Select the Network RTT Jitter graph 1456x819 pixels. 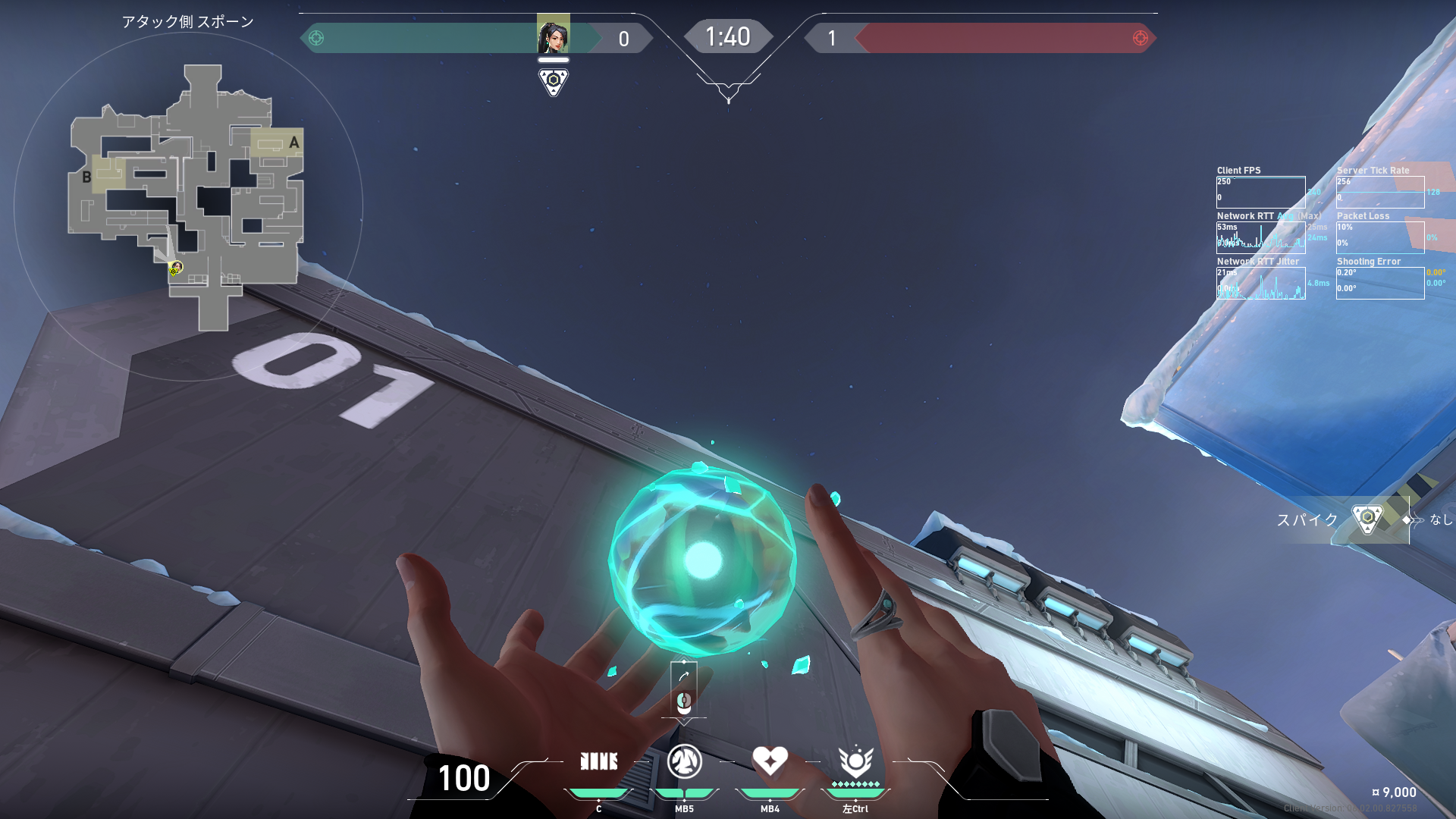tap(1260, 283)
